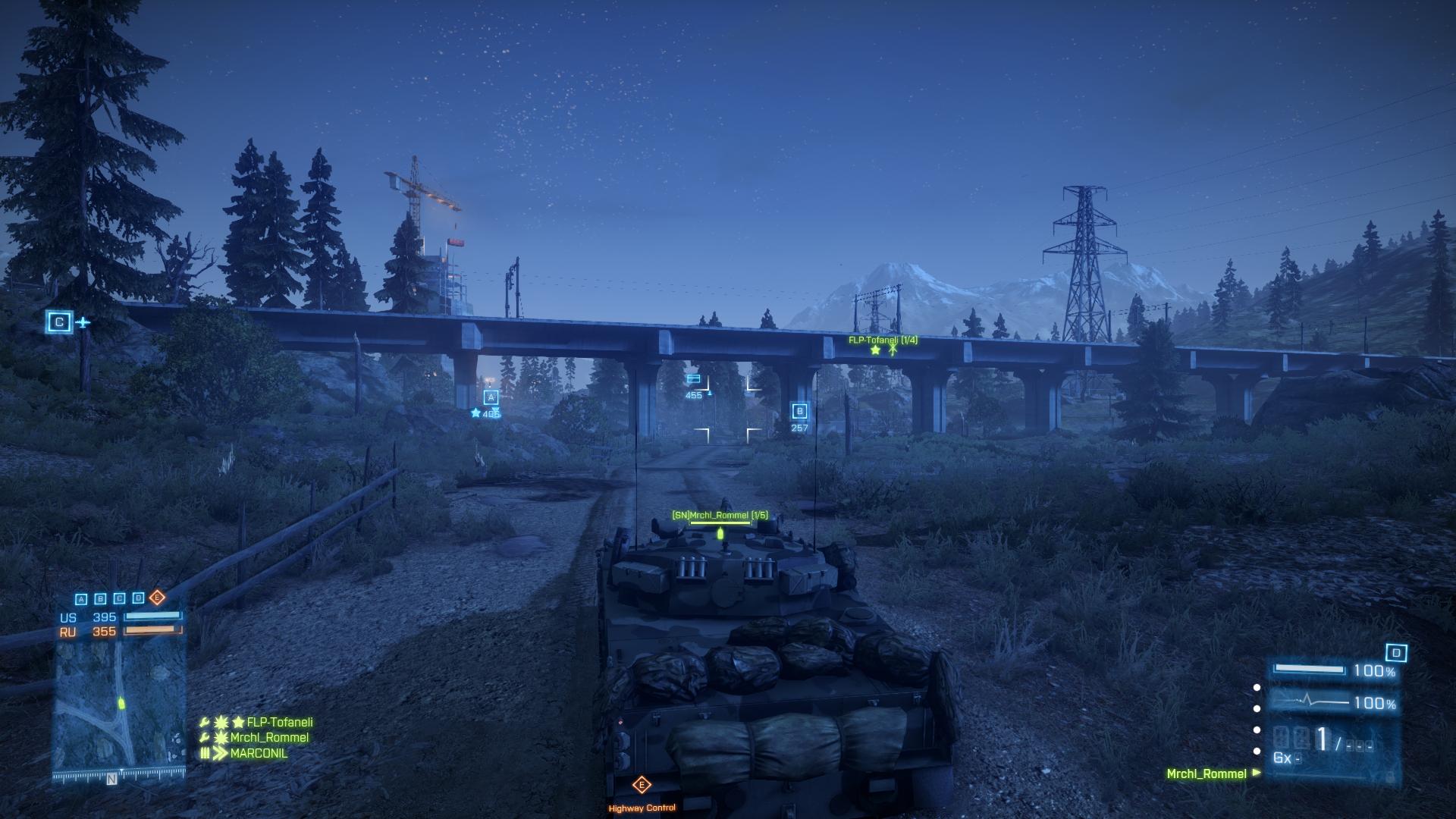Click the orange E flag above the score
Image resolution: width=1456 pixels, height=819 pixels.
tap(157, 598)
